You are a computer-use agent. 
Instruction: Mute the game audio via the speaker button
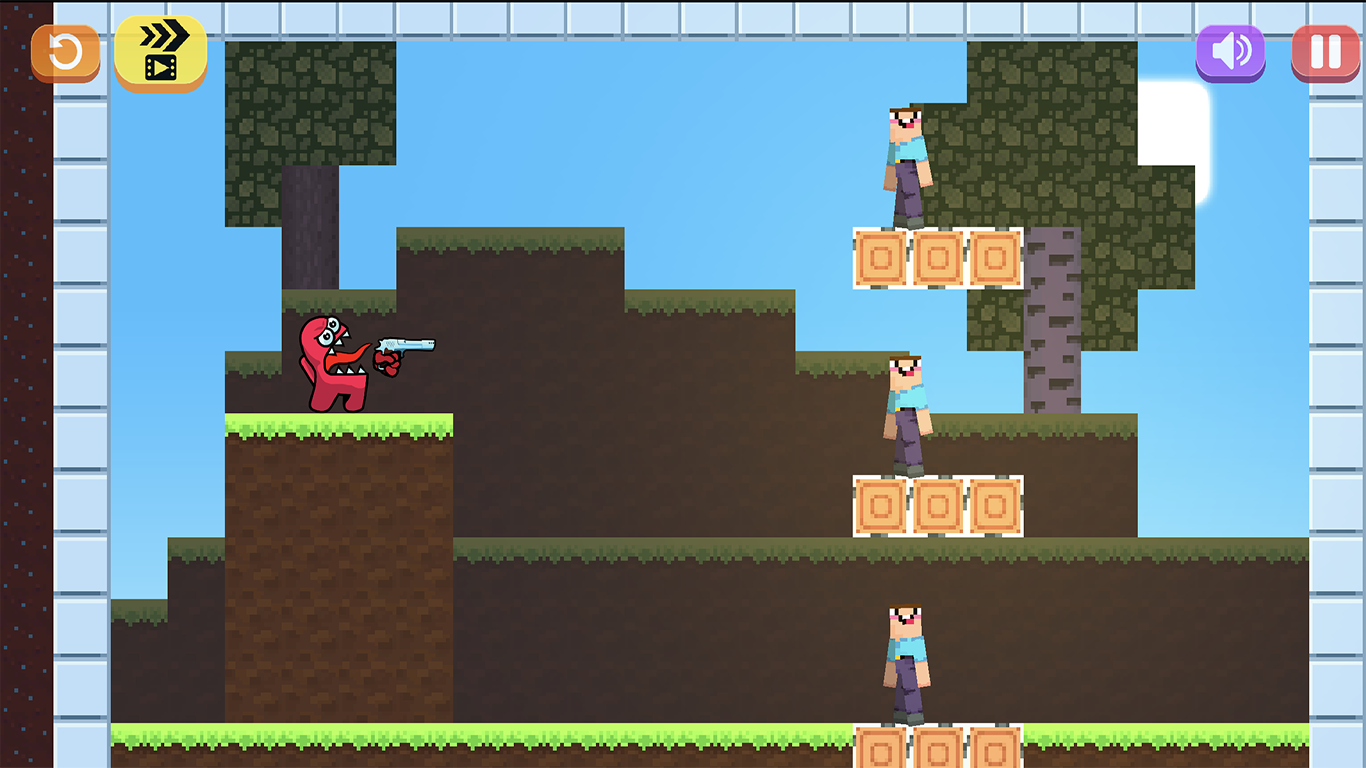[1229, 52]
